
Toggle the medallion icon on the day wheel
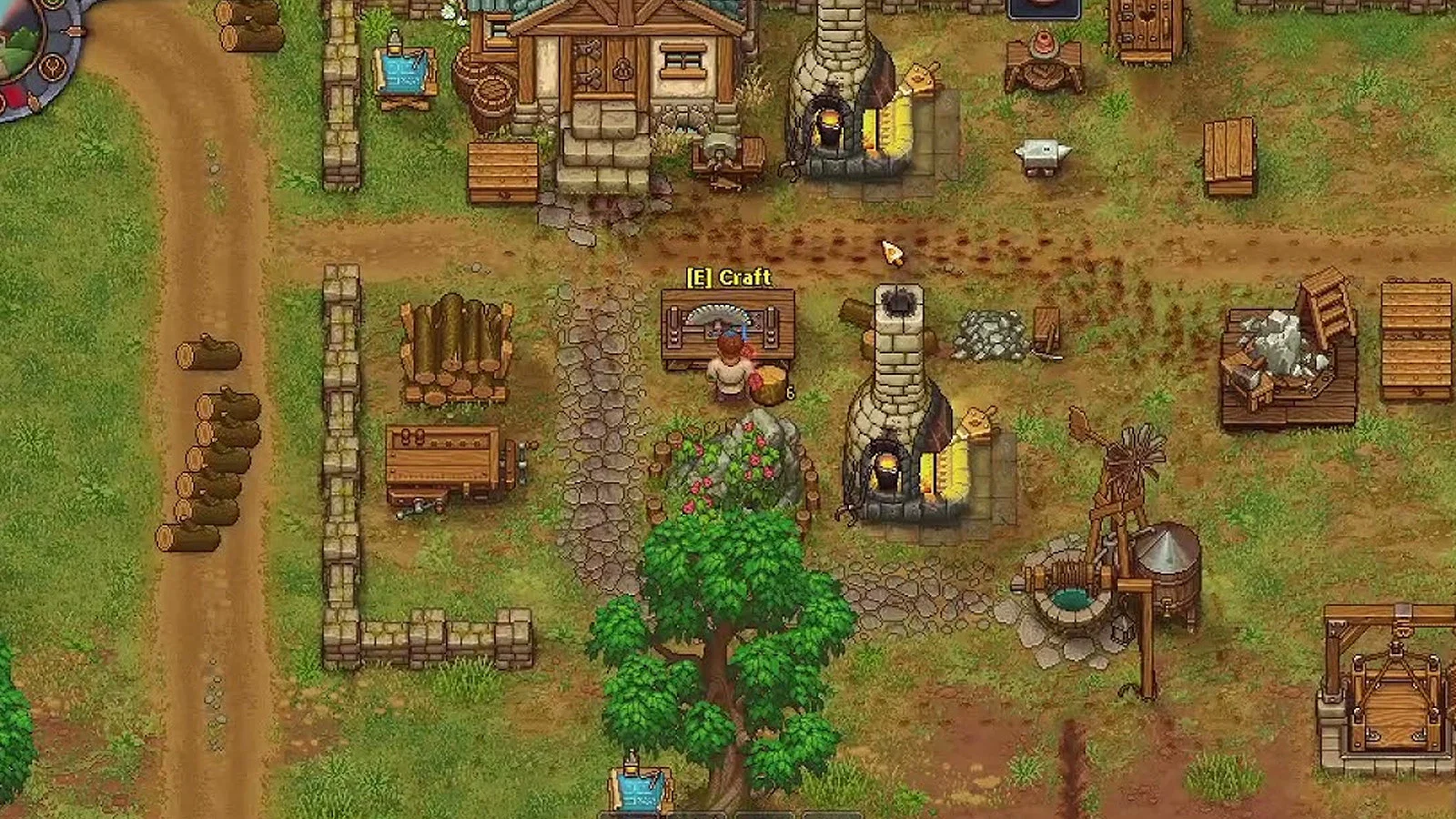click(x=52, y=66)
